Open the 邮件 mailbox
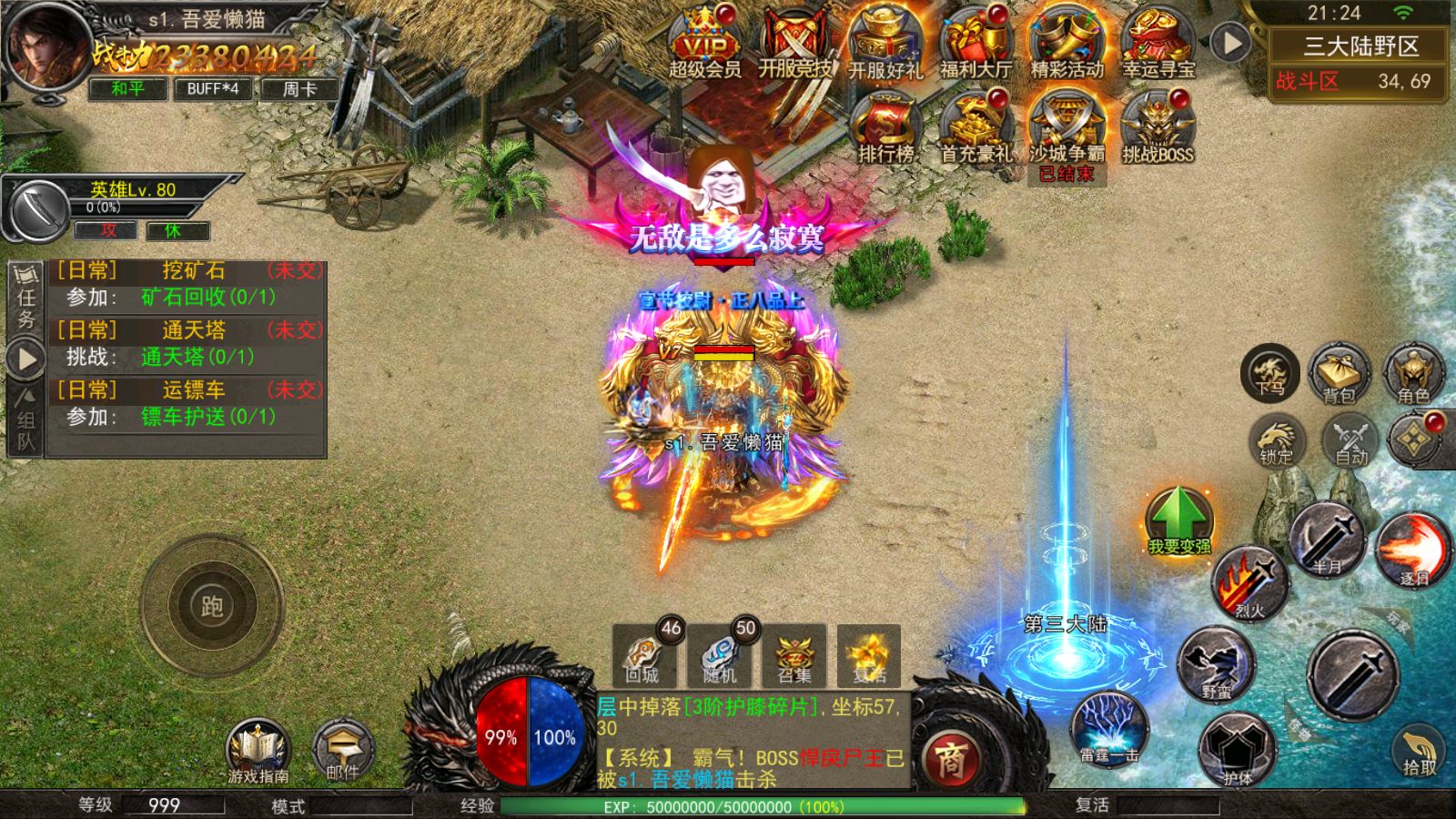1456x819 pixels. click(342, 751)
